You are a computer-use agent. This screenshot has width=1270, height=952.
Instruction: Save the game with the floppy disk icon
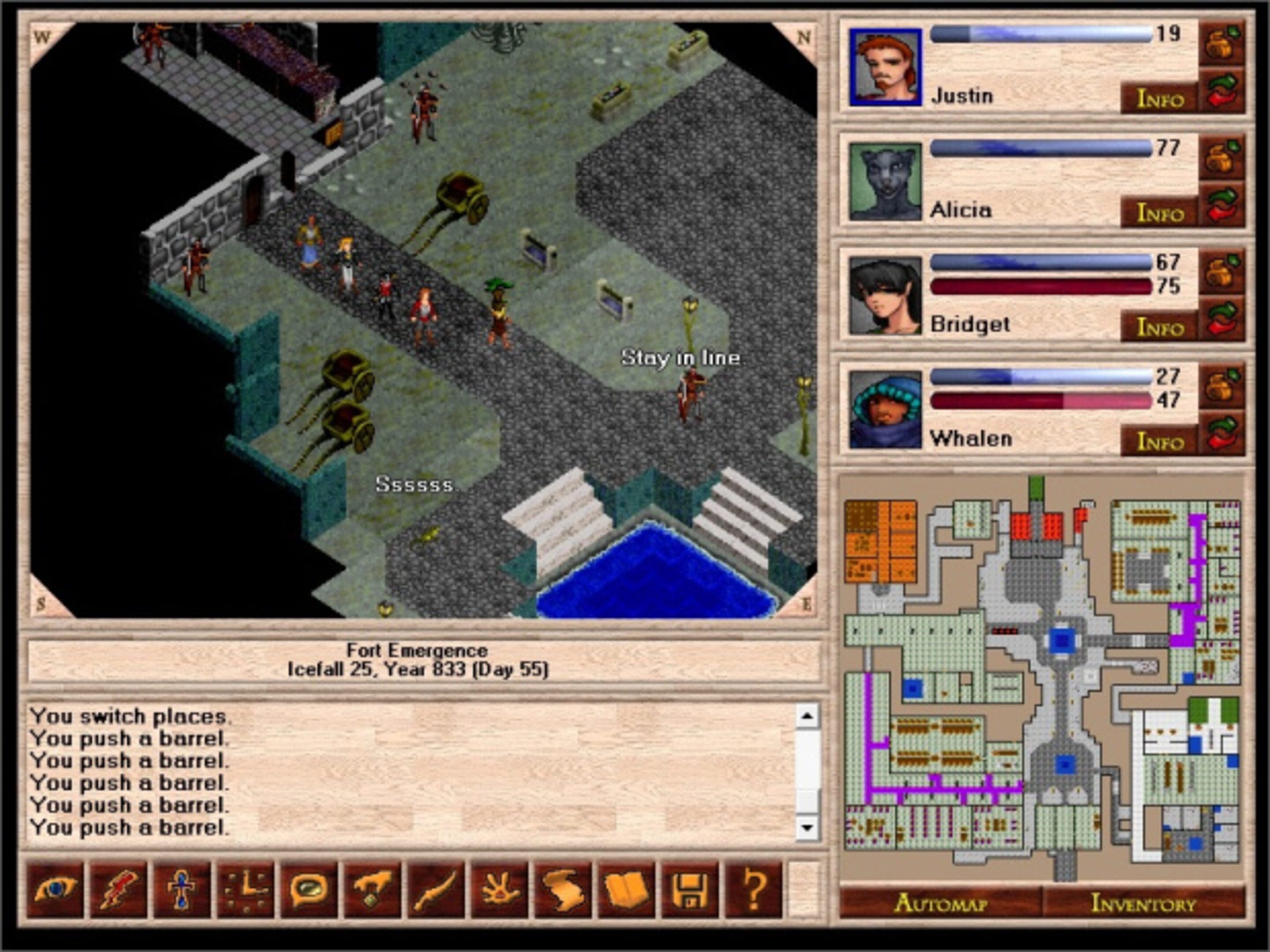pos(690,890)
